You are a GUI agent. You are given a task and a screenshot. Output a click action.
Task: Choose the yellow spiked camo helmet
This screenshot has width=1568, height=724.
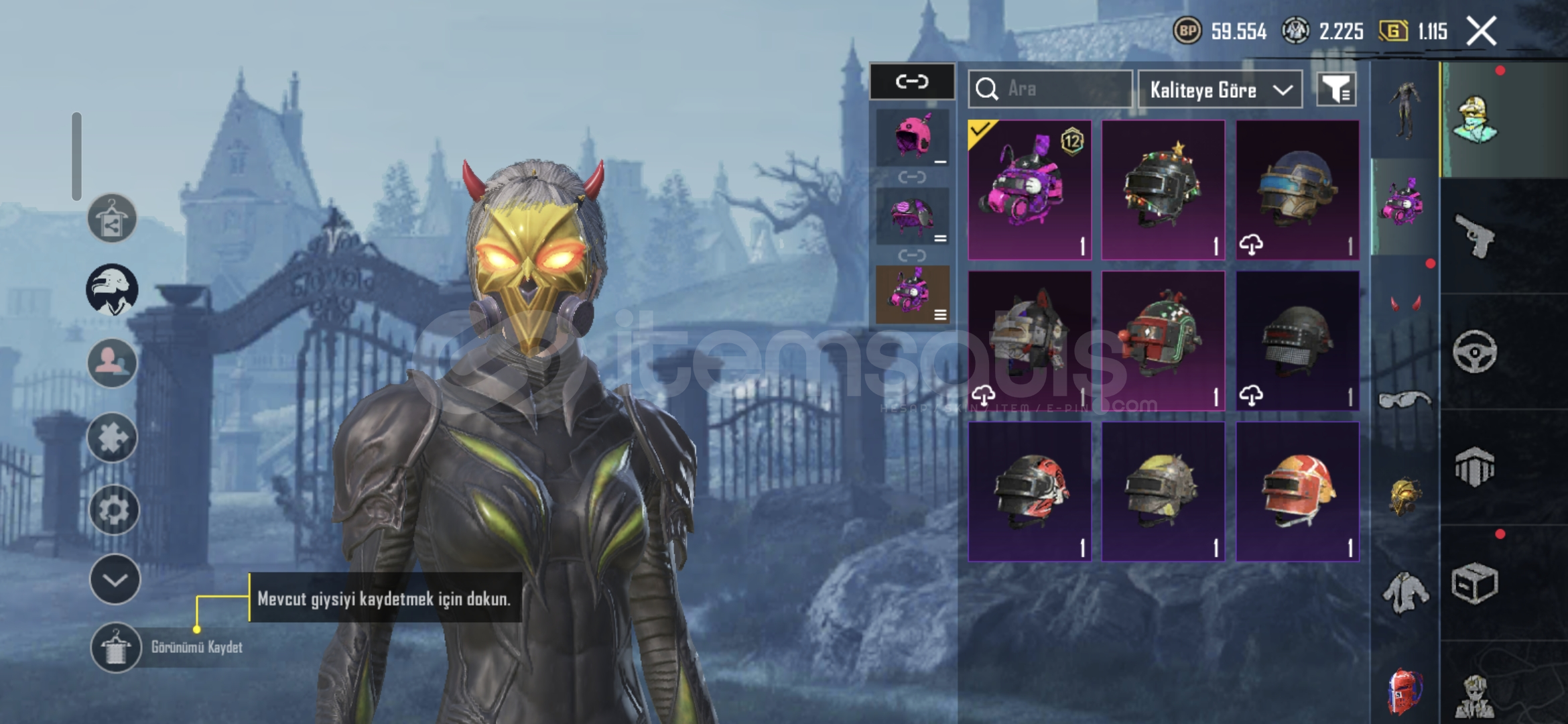coord(1163,491)
